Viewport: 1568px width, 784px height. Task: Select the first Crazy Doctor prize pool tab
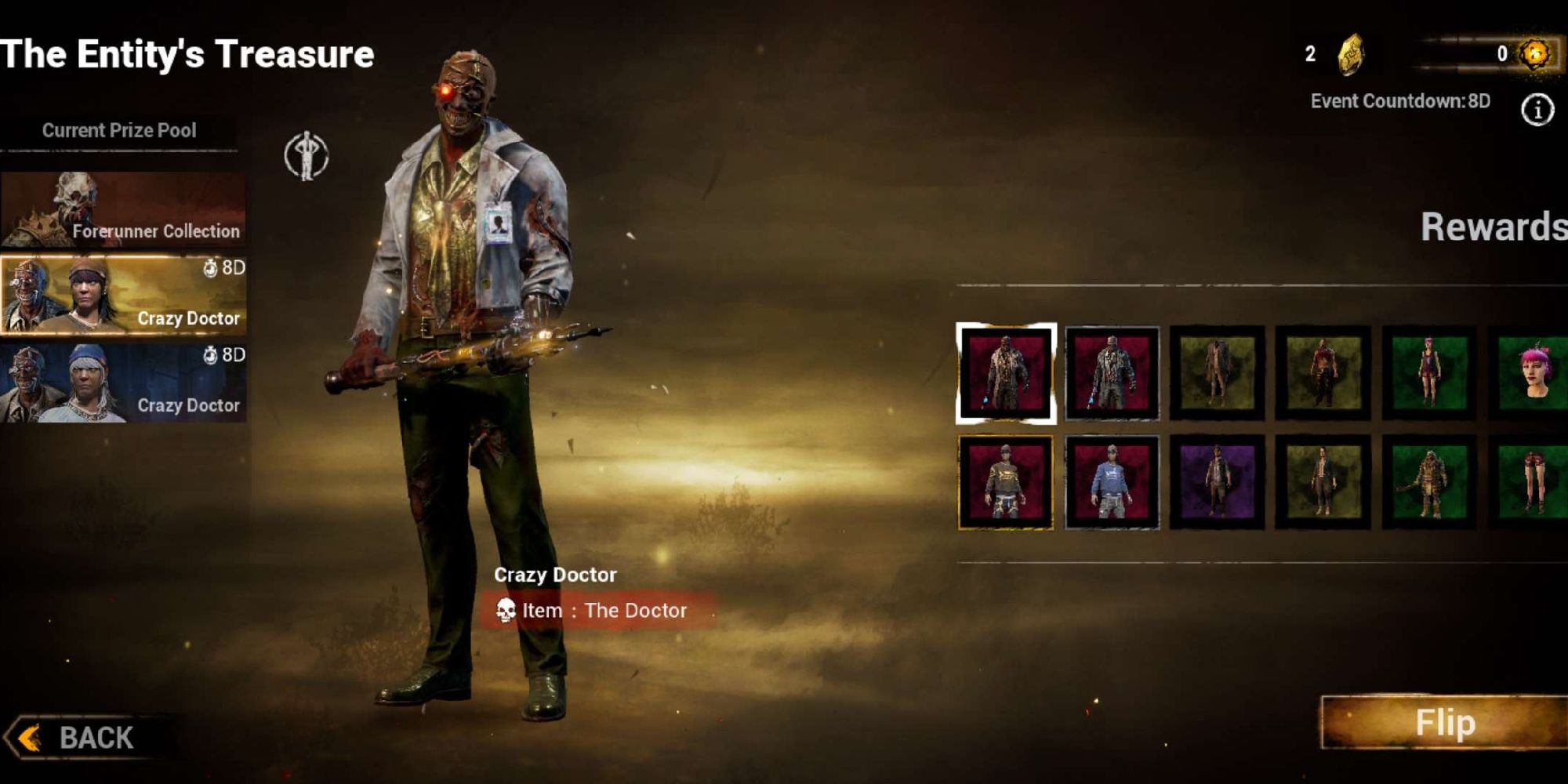122,294
